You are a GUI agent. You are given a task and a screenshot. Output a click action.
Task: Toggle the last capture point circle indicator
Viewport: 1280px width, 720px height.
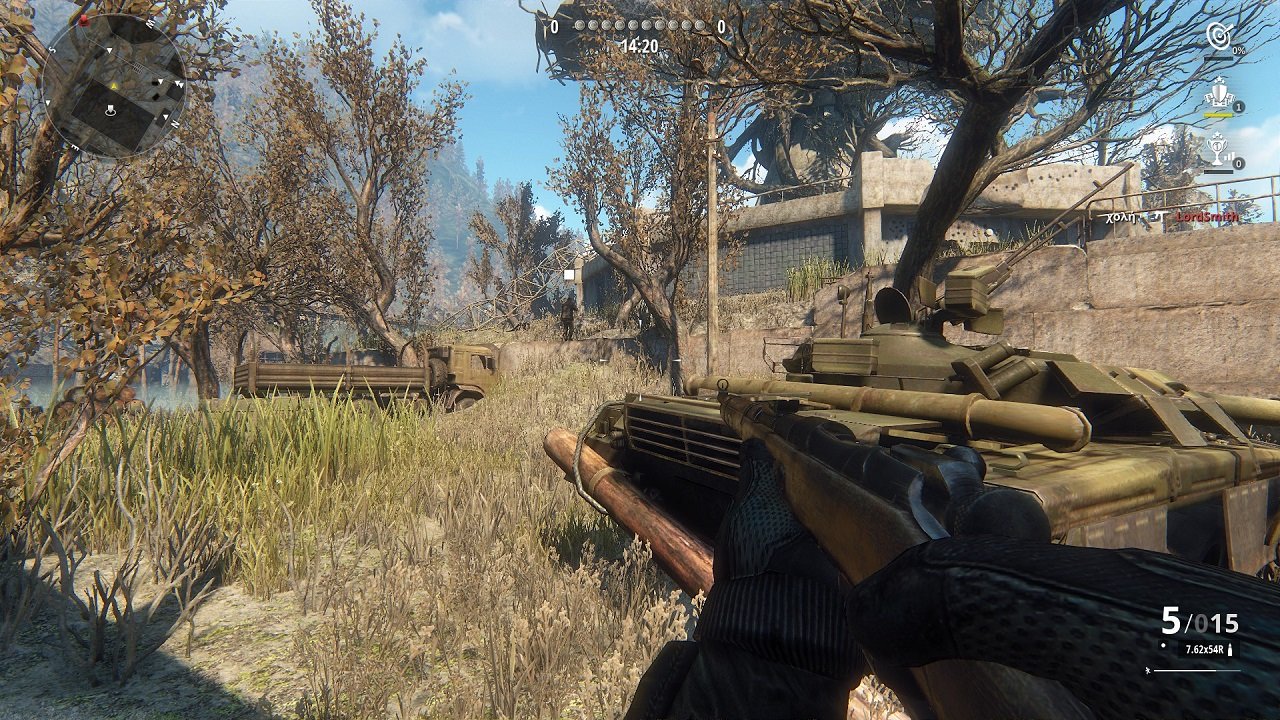point(700,26)
